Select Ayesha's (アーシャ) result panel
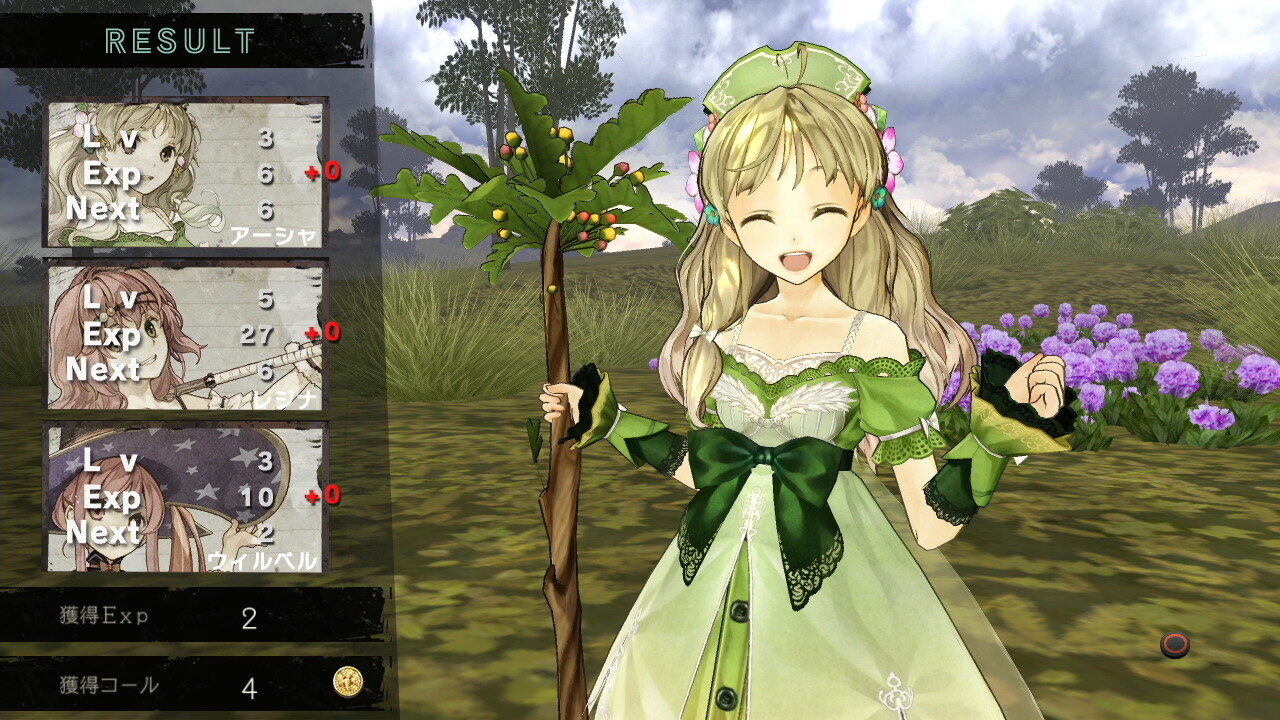Screen dimensions: 1280x720 (x=187, y=173)
